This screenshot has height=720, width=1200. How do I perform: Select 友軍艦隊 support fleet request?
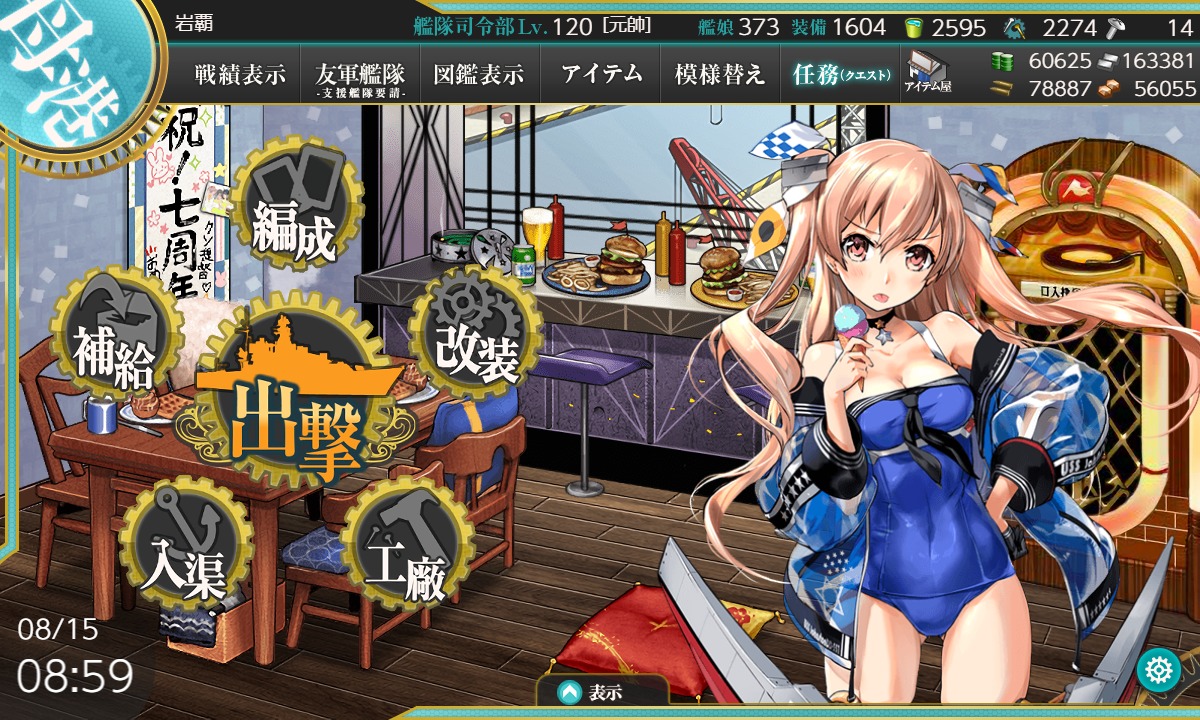coord(360,75)
